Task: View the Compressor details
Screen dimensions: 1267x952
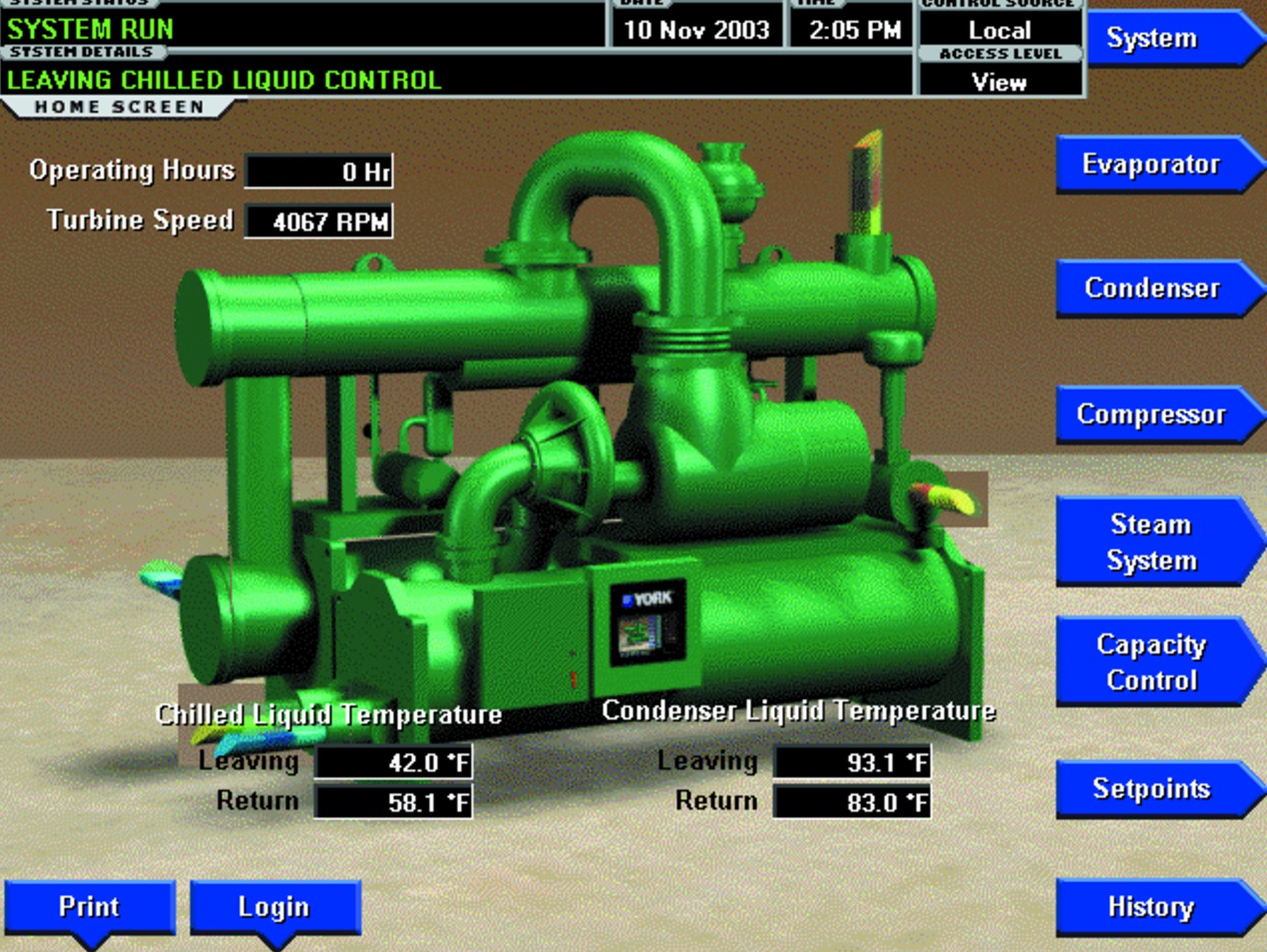Action: (1156, 414)
